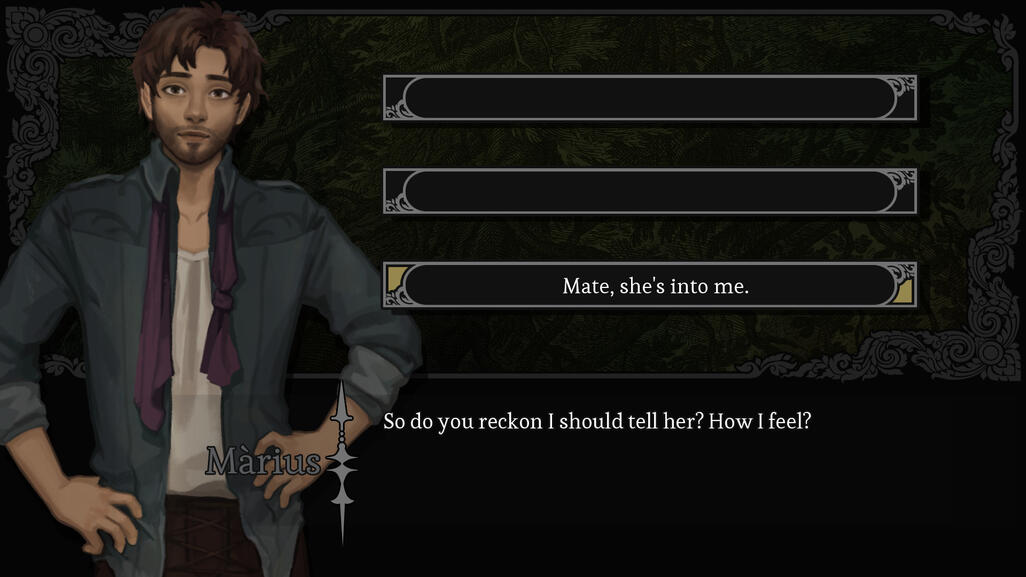
Task: Choose the reply "Mate, she's into me."
Action: point(655,286)
